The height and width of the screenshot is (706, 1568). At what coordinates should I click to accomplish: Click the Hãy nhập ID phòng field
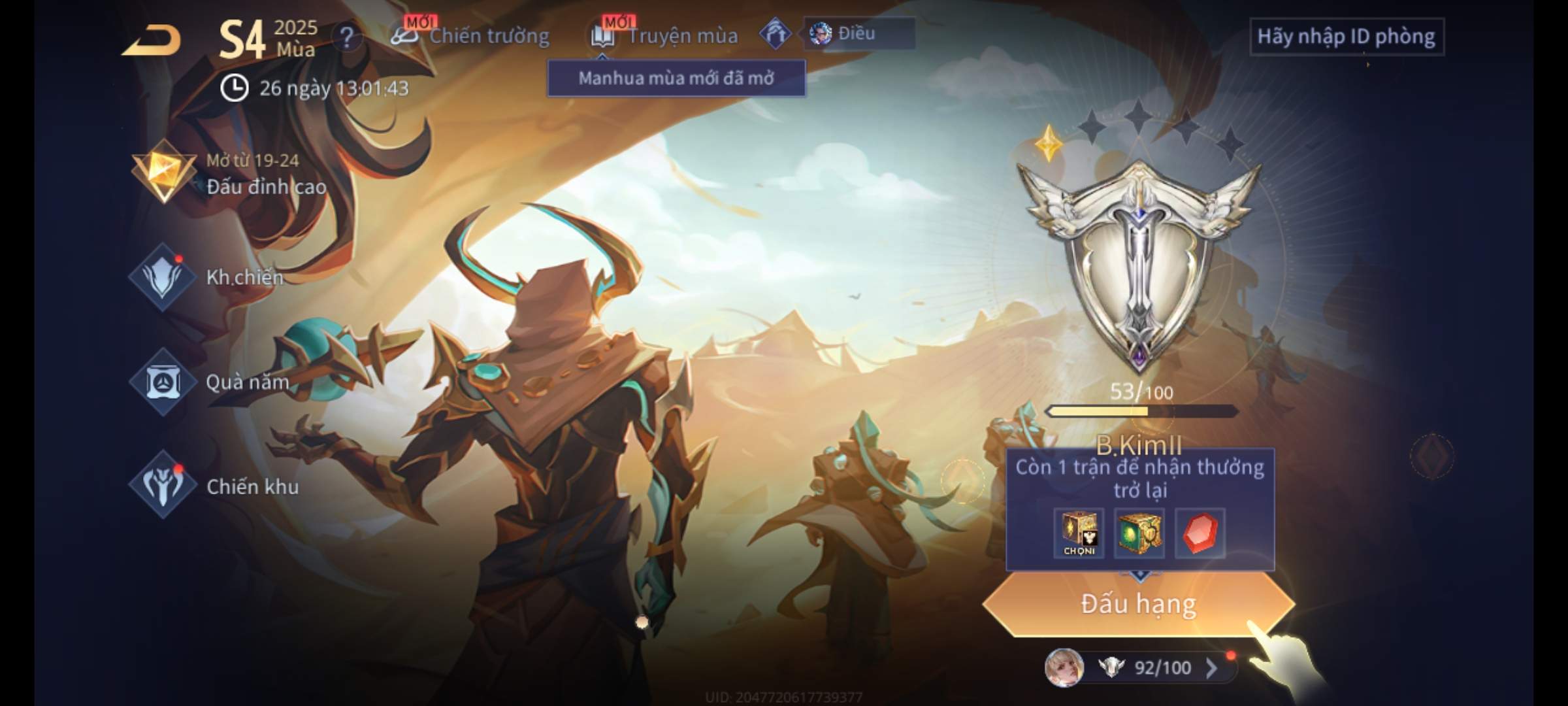click(1346, 37)
